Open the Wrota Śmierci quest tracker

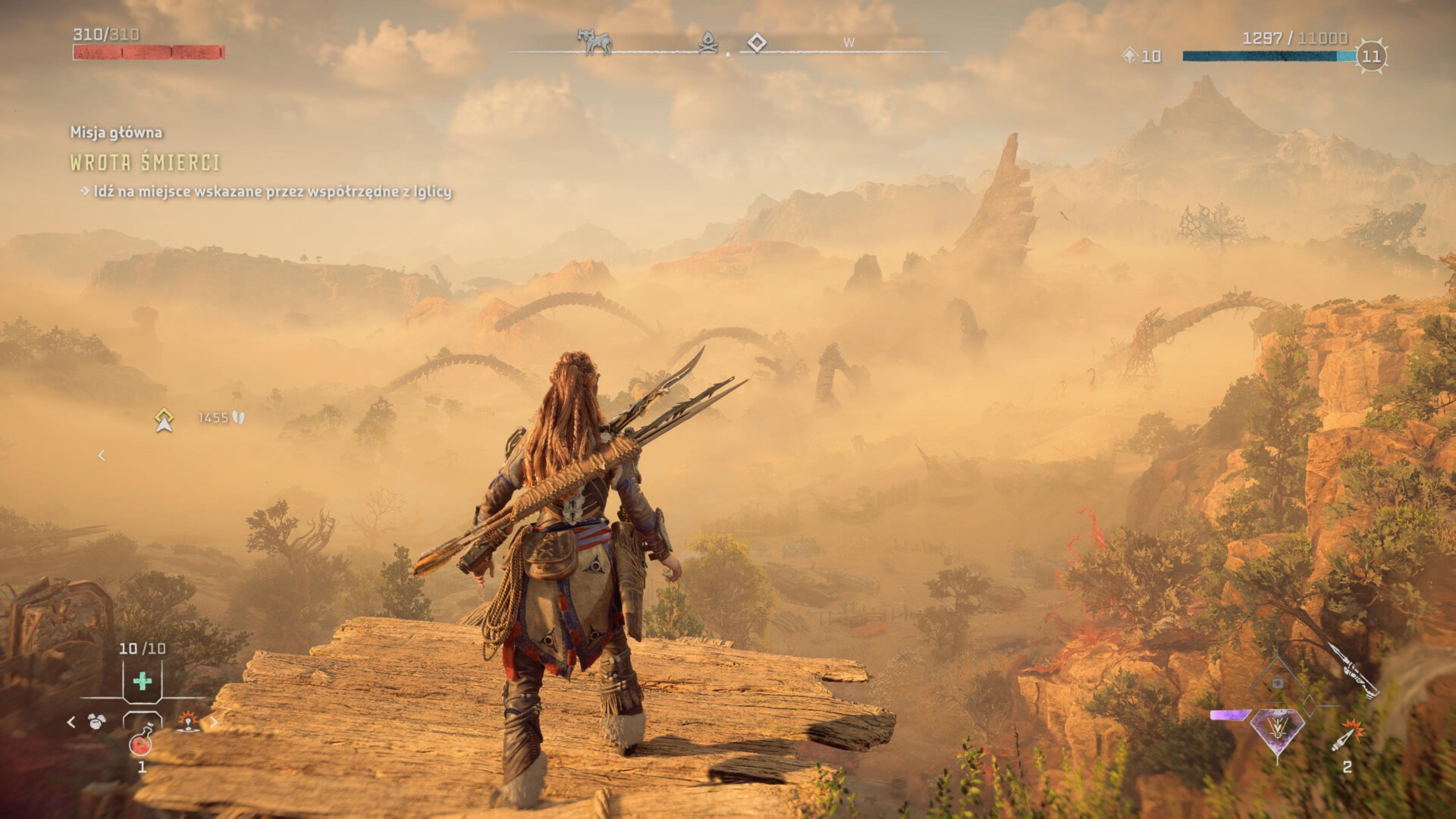coord(145,162)
